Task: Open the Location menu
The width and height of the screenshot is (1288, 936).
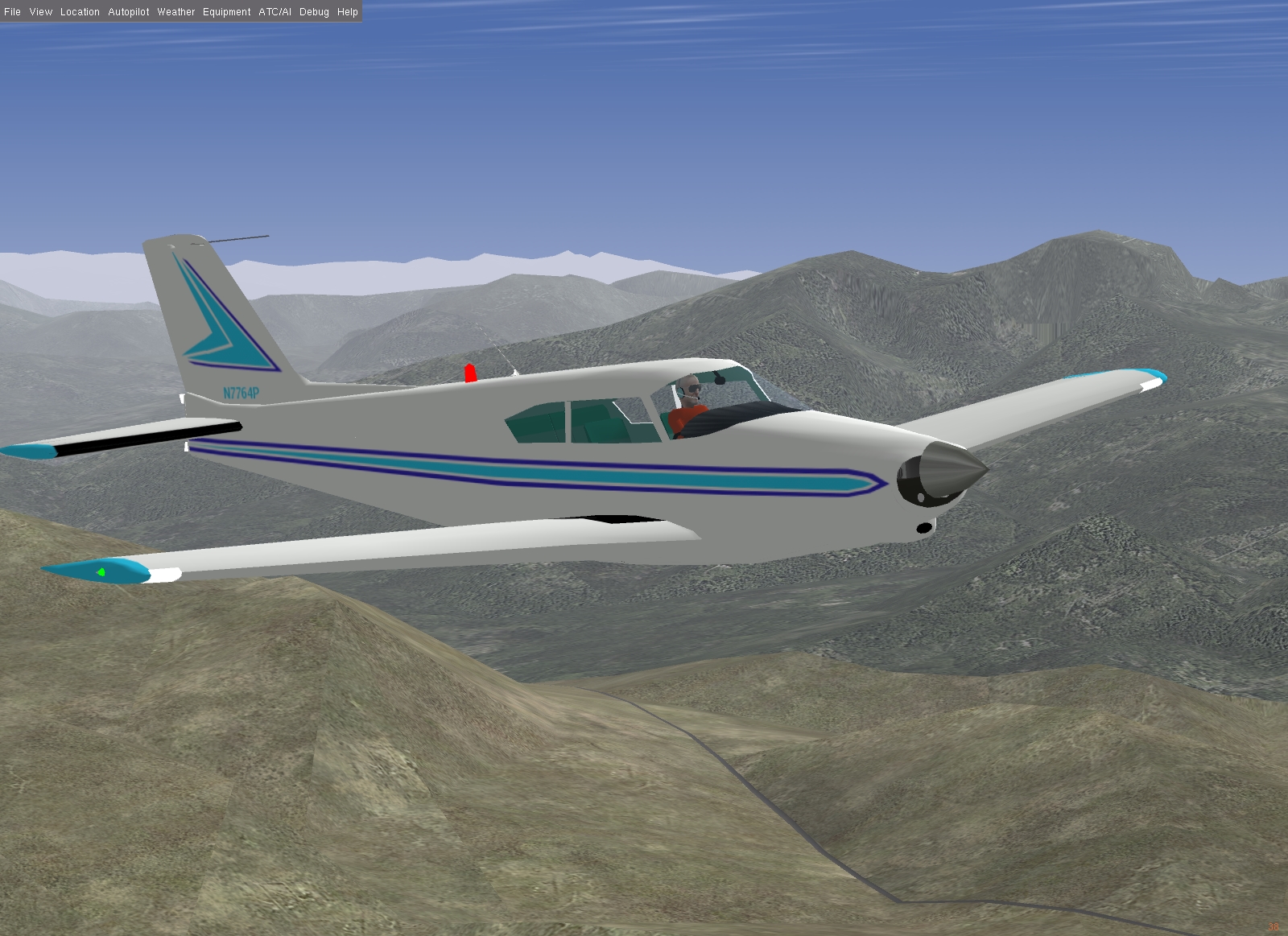Action: [x=80, y=12]
